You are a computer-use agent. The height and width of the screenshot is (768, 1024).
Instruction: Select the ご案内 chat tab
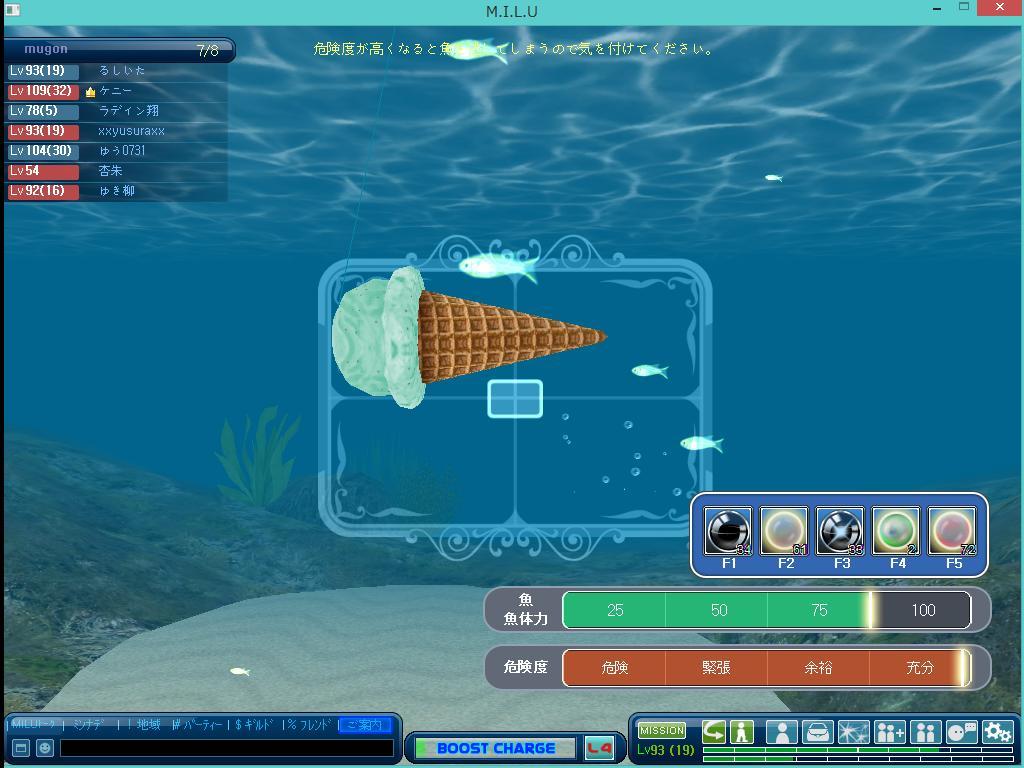click(x=364, y=725)
